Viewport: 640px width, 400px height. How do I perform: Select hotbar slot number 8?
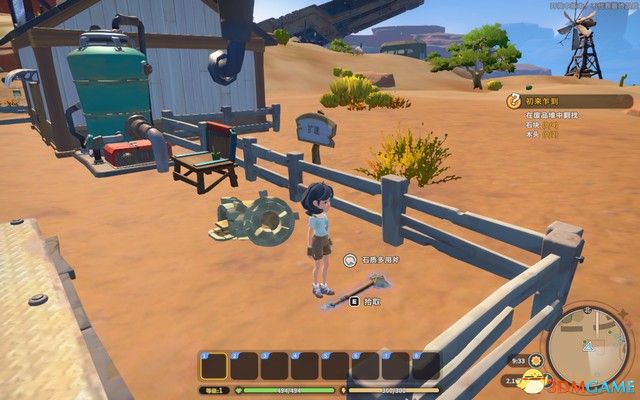(426, 366)
